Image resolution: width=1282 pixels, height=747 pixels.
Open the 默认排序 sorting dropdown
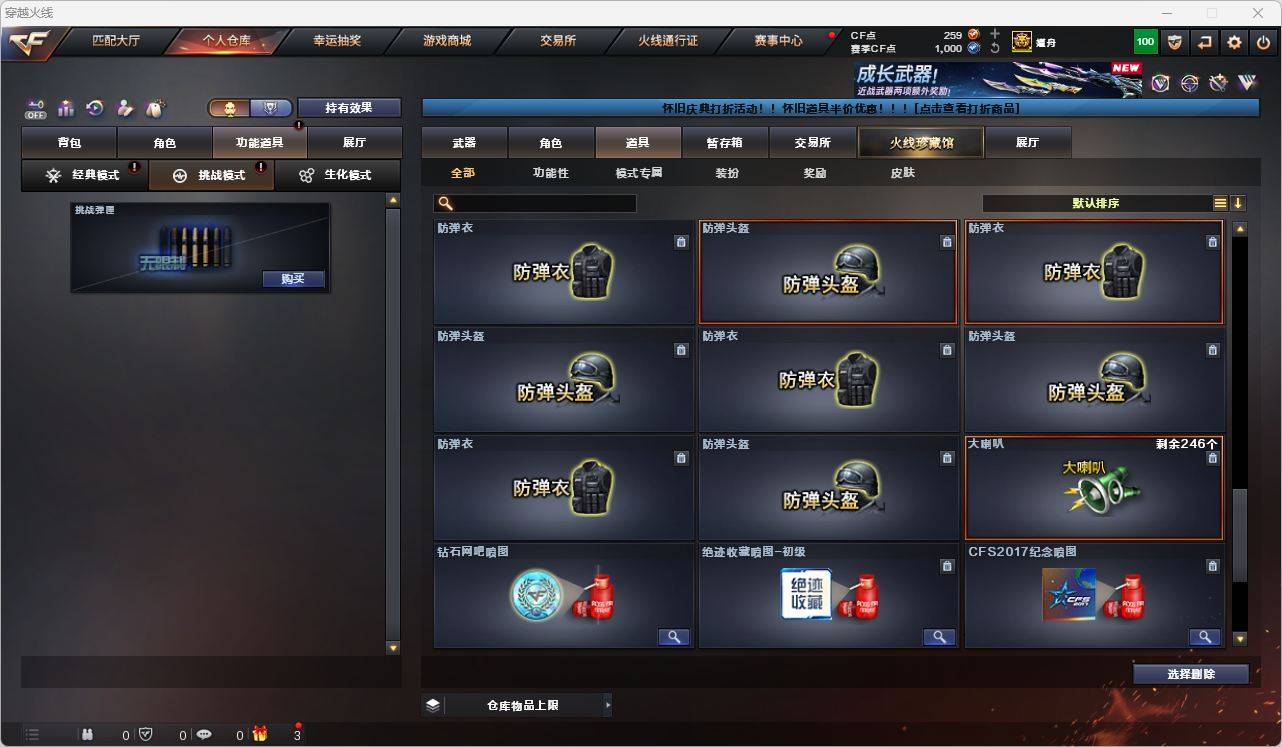pyautogui.click(x=1095, y=203)
